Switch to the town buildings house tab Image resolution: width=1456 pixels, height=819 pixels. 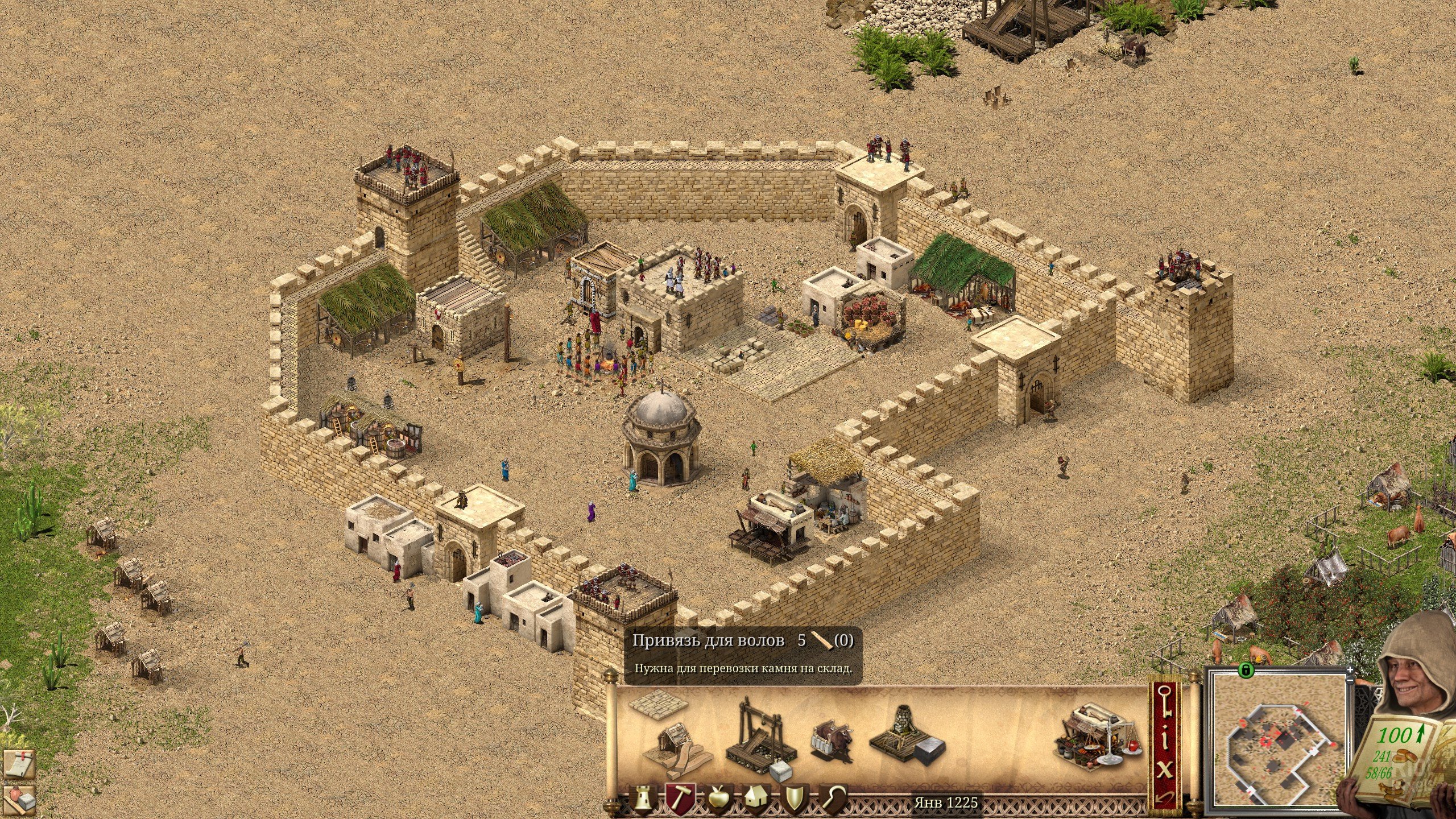[756, 797]
